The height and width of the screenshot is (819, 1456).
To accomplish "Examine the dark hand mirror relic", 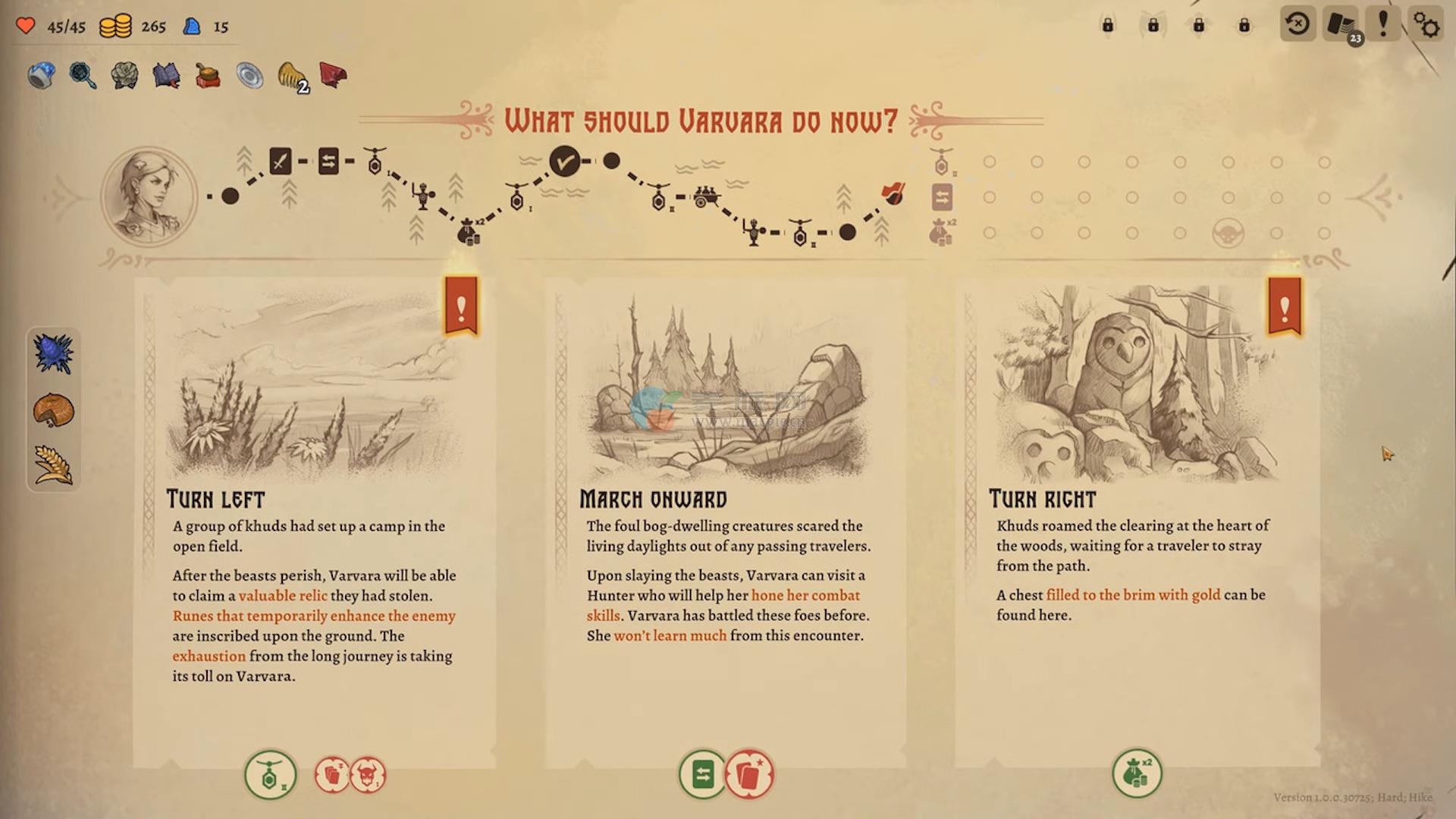I will [82, 75].
